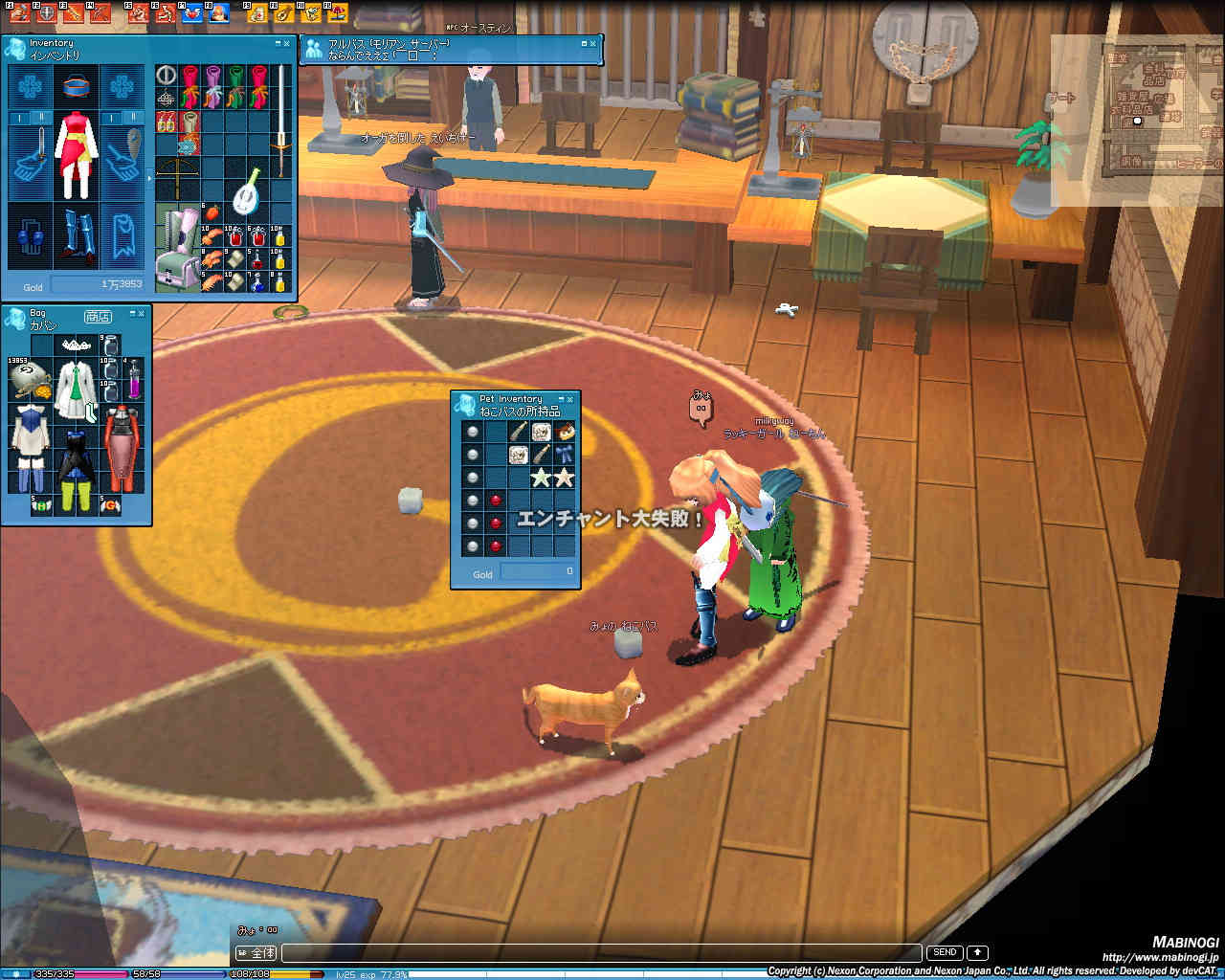Select the pale green star in Pet Inventory
This screenshot has width=1225, height=980.
point(542,477)
